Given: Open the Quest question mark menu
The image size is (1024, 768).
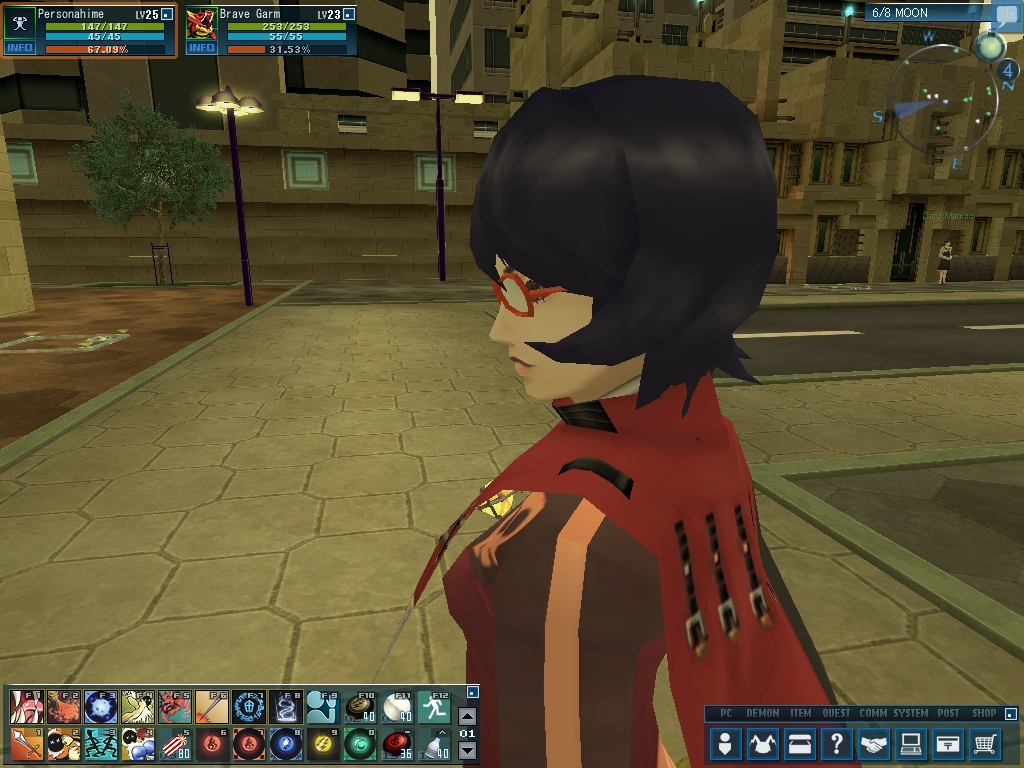Looking at the screenshot, I should click(x=837, y=744).
